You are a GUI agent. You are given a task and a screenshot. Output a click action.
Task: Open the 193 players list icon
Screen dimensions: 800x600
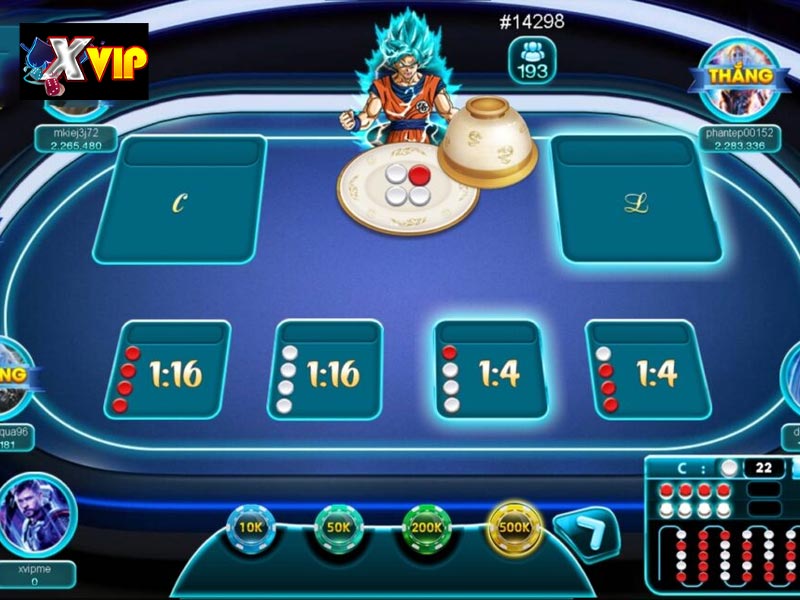pos(531,62)
